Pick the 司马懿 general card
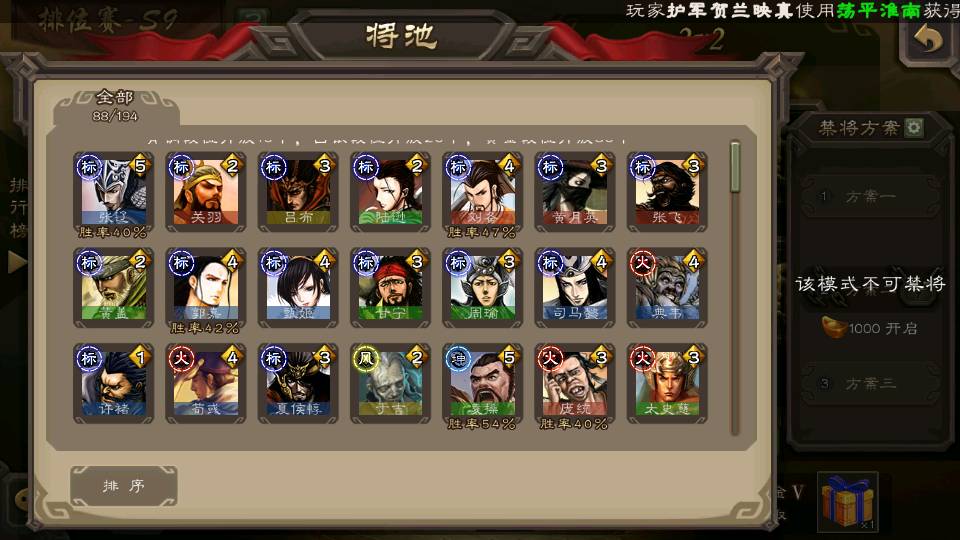Image resolution: width=960 pixels, height=540 pixels. (575, 286)
